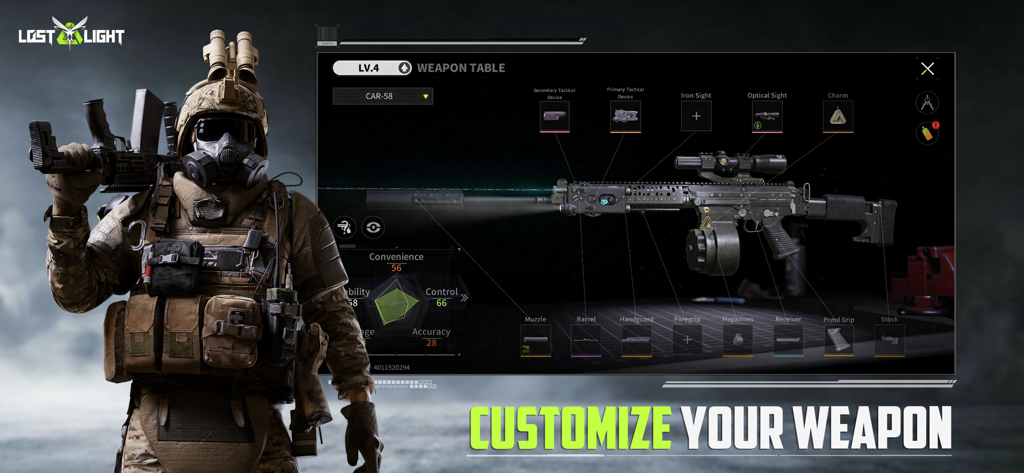Select the Primary Tactical Device slot

coord(625,116)
